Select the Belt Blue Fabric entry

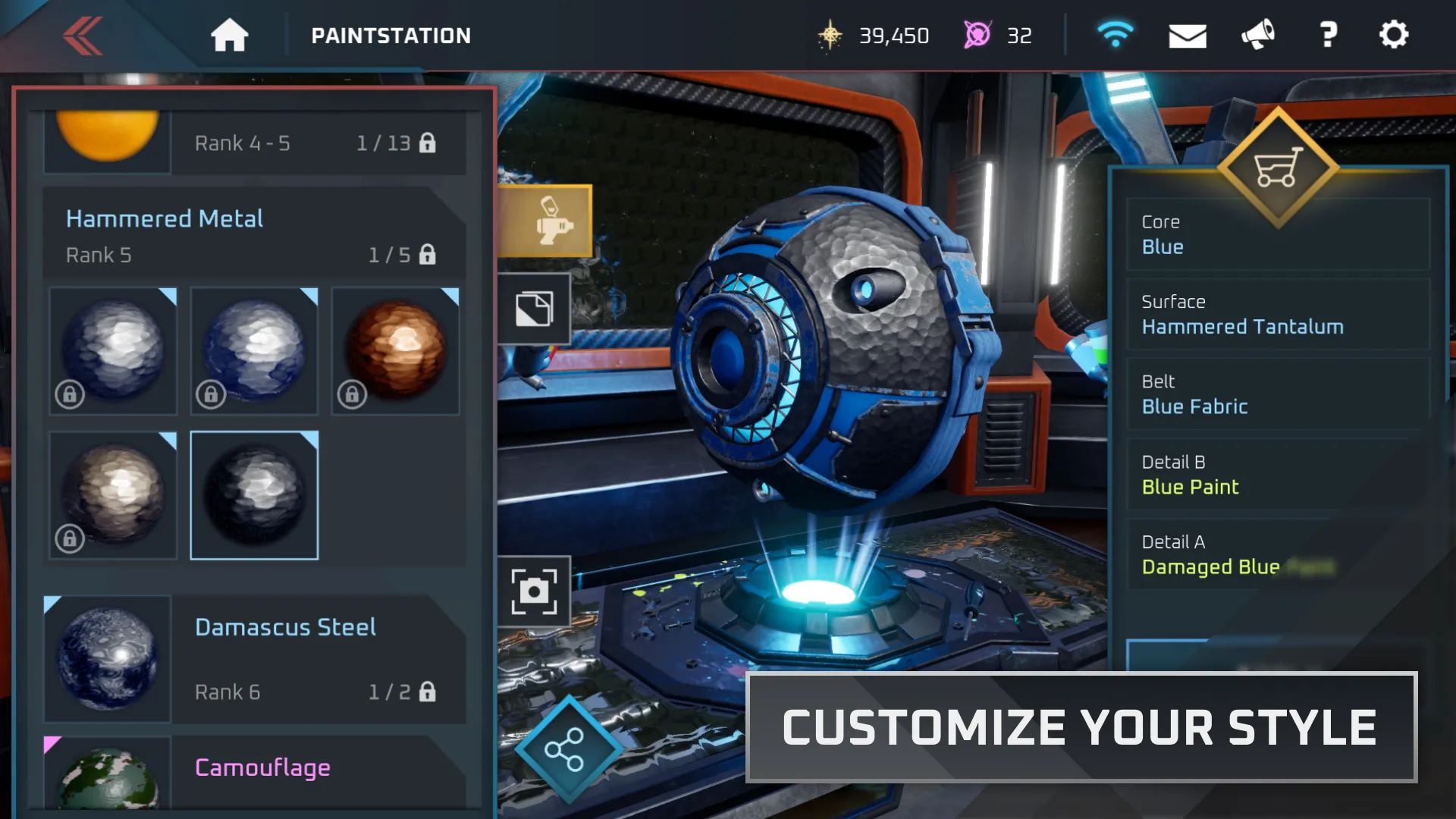1279,394
